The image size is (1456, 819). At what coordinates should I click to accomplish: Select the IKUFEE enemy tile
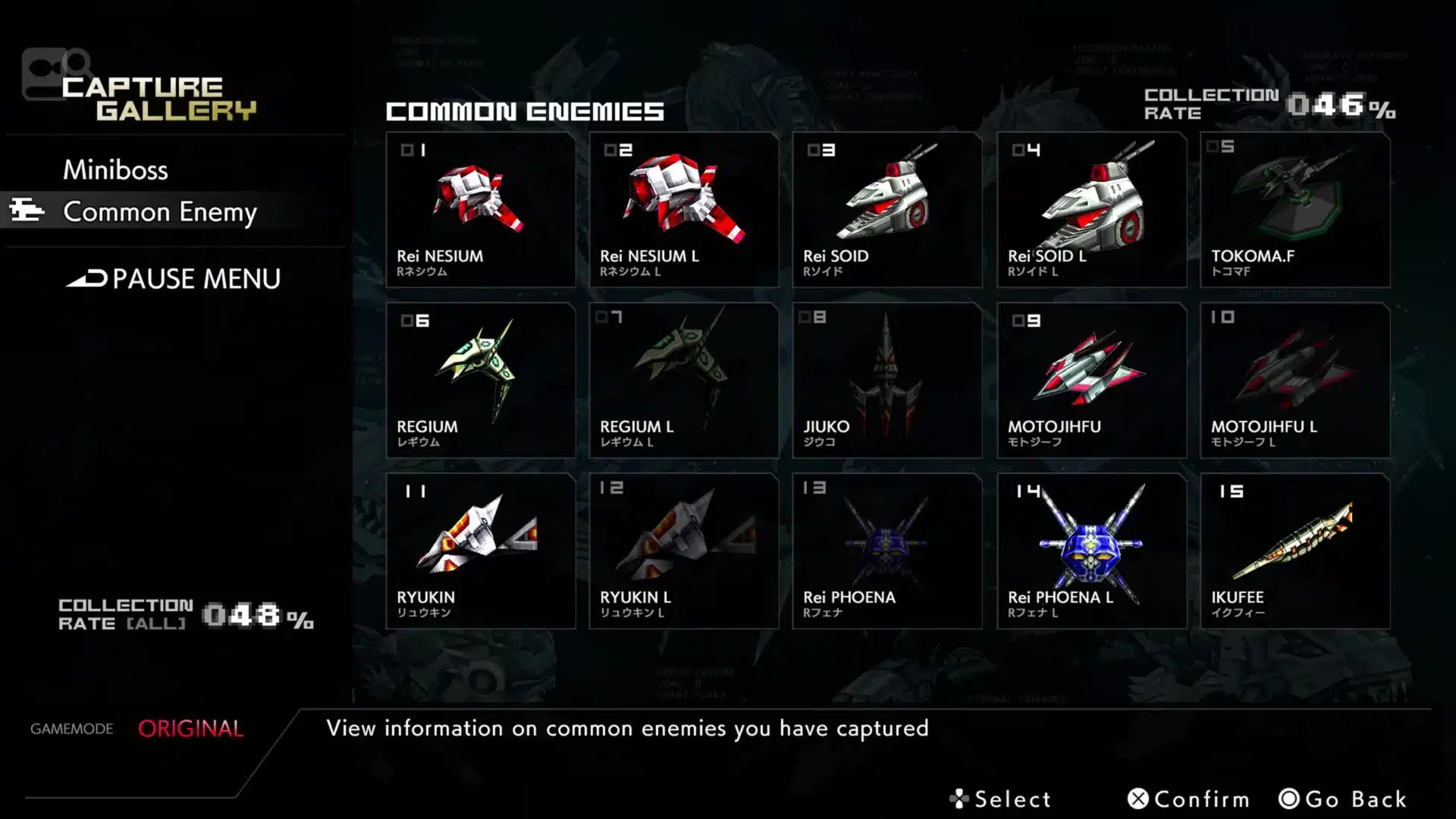pyautogui.click(x=1295, y=551)
